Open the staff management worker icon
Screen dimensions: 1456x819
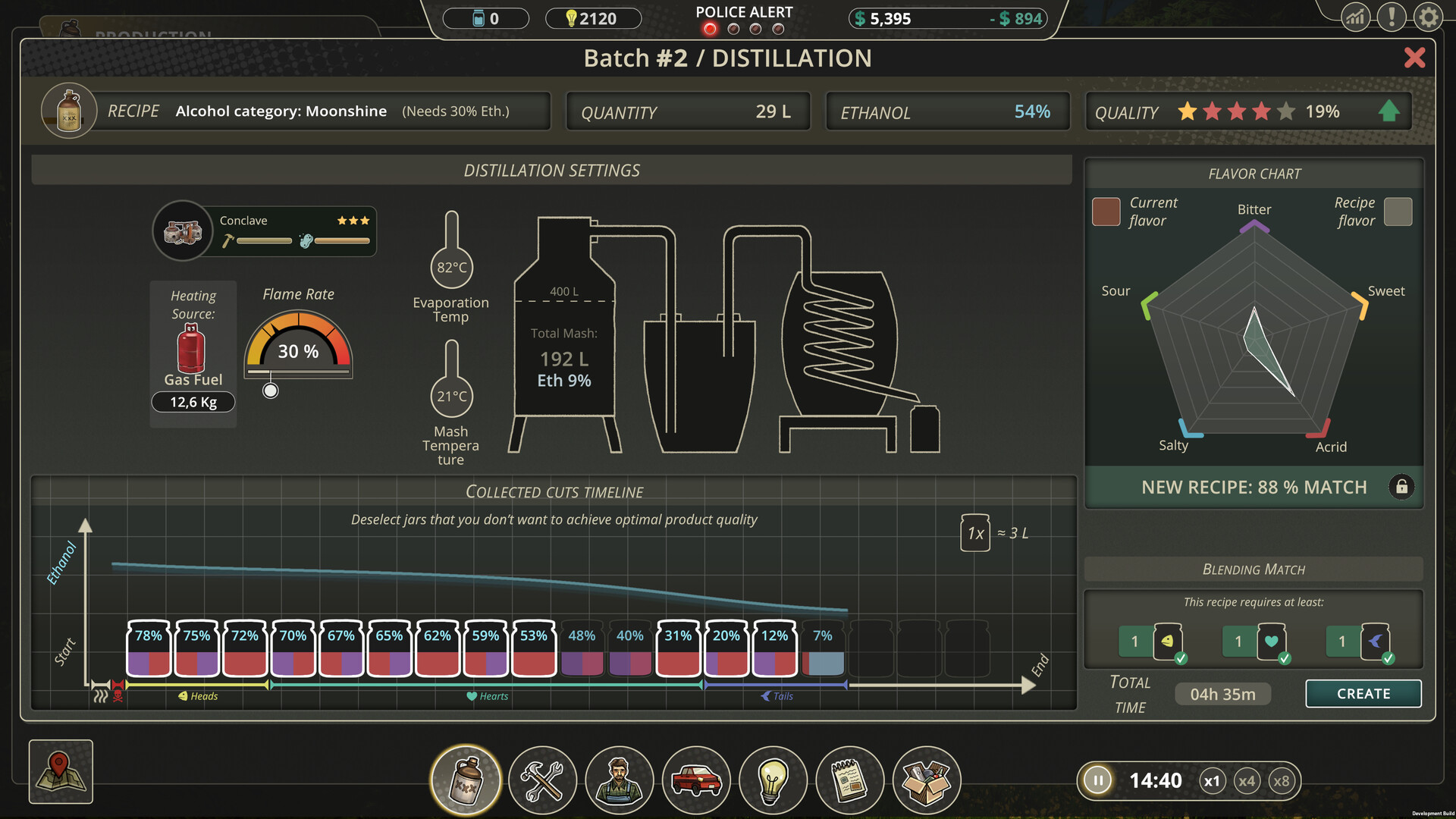coord(620,780)
